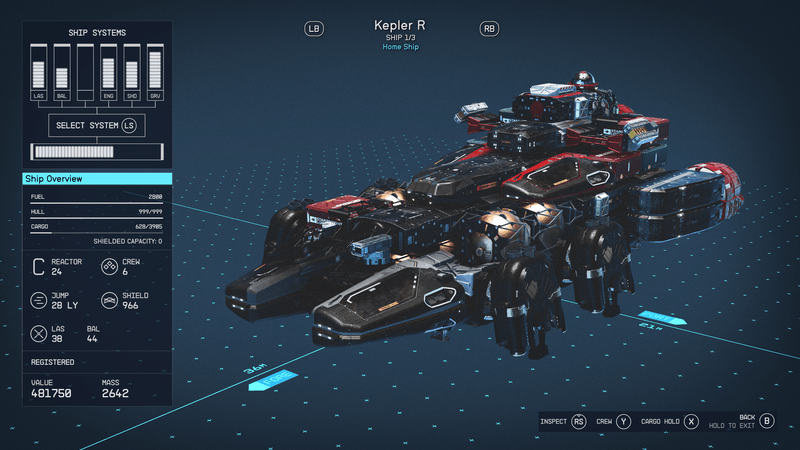Select the LAS laser system column
The height and width of the screenshot is (450, 800).
[39, 73]
